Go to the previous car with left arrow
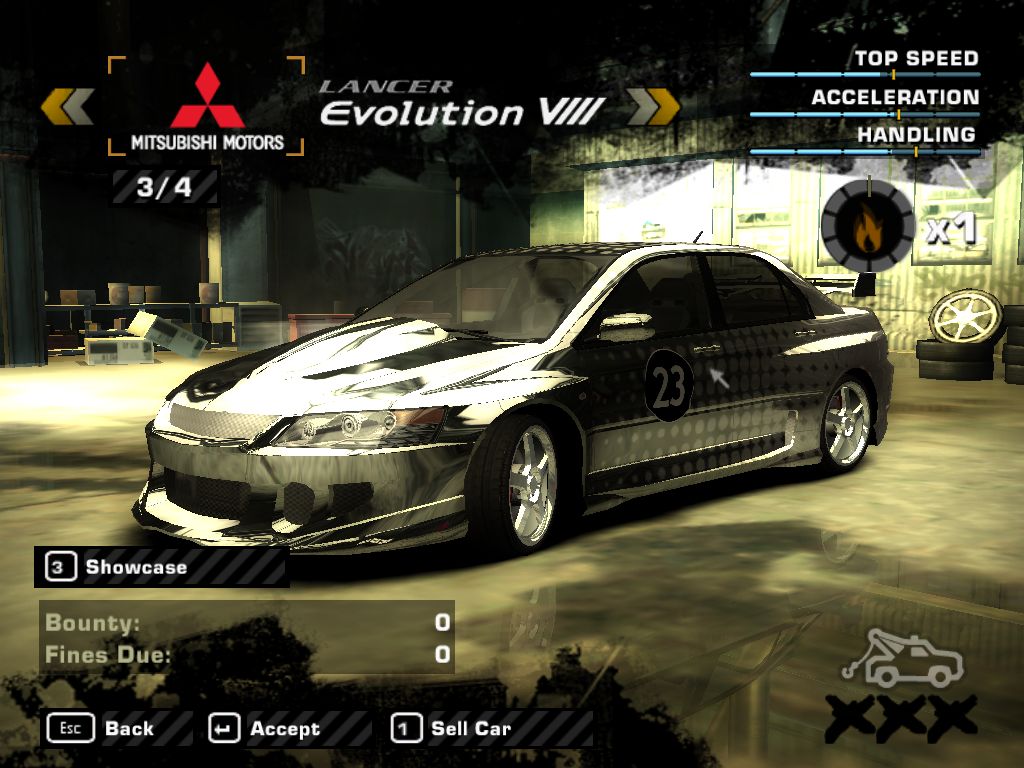1024x768 pixels. [x=68, y=107]
